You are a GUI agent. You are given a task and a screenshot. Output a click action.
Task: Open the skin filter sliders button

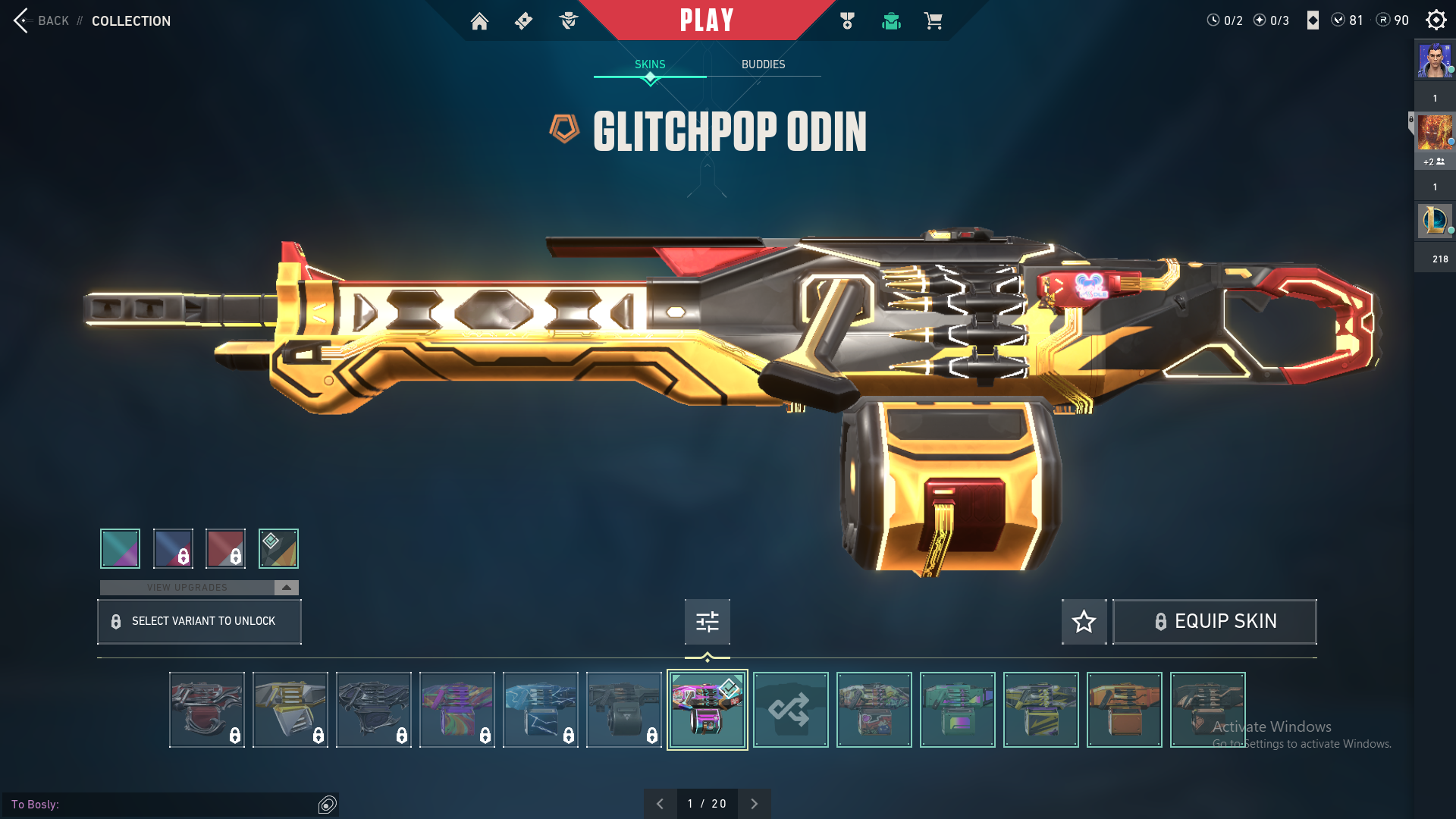707,622
